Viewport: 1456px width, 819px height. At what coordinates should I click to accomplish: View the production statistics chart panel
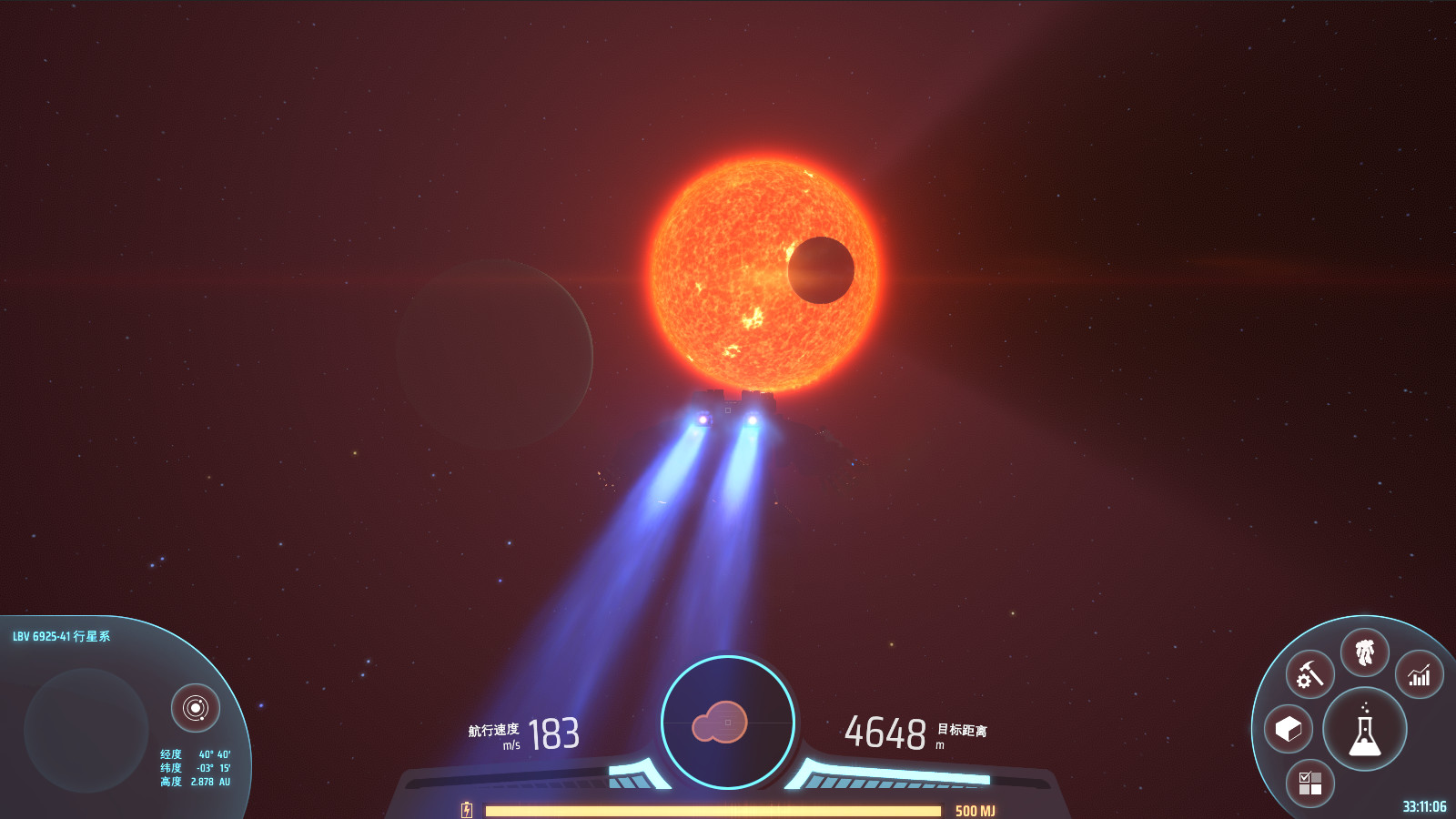tap(1419, 674)
